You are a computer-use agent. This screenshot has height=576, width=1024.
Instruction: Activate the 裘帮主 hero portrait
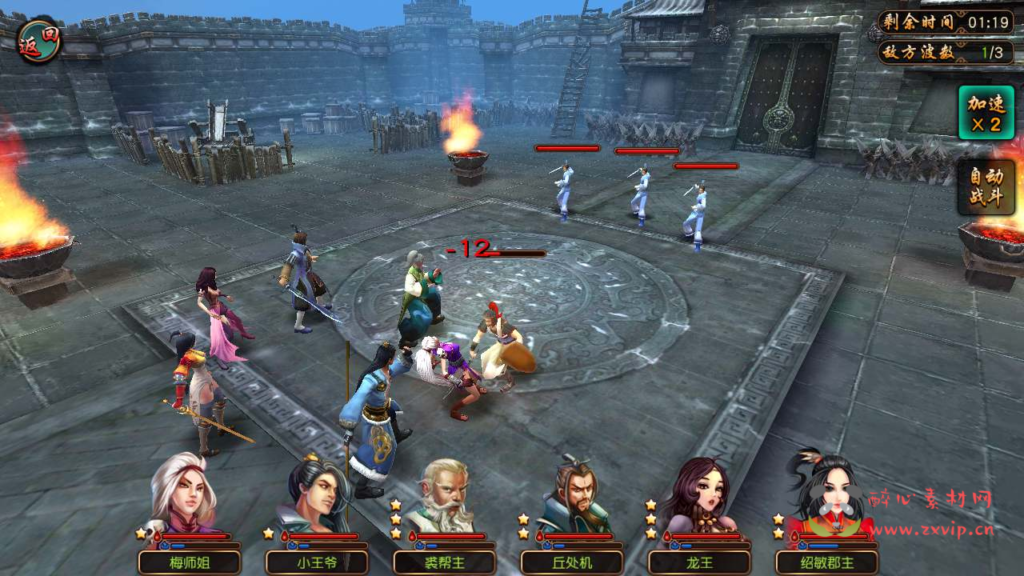click(441, 497)
